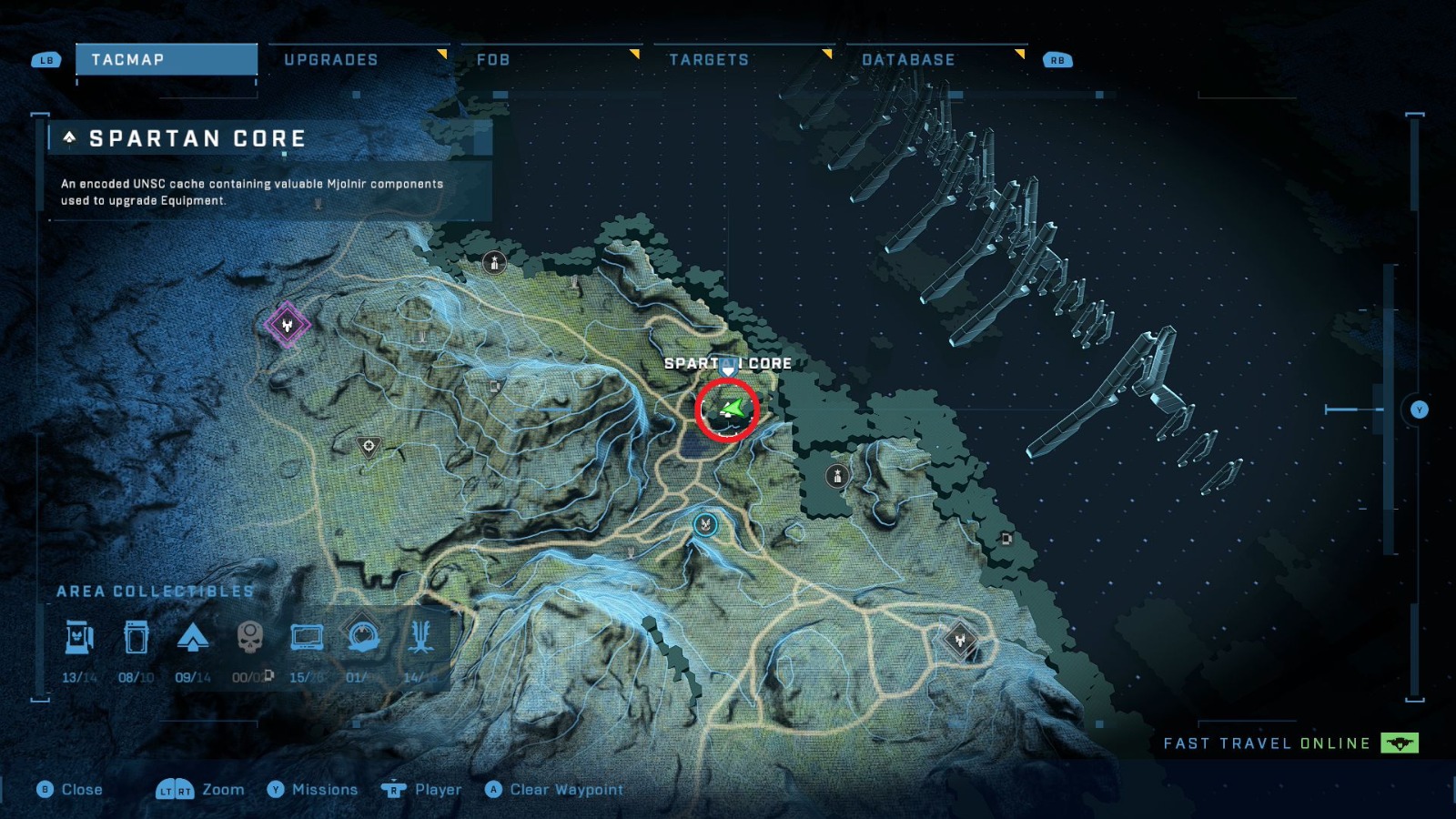Click the crosshair target icon on the map
This screenshot has height=819, width=1456.
[368, 445]
